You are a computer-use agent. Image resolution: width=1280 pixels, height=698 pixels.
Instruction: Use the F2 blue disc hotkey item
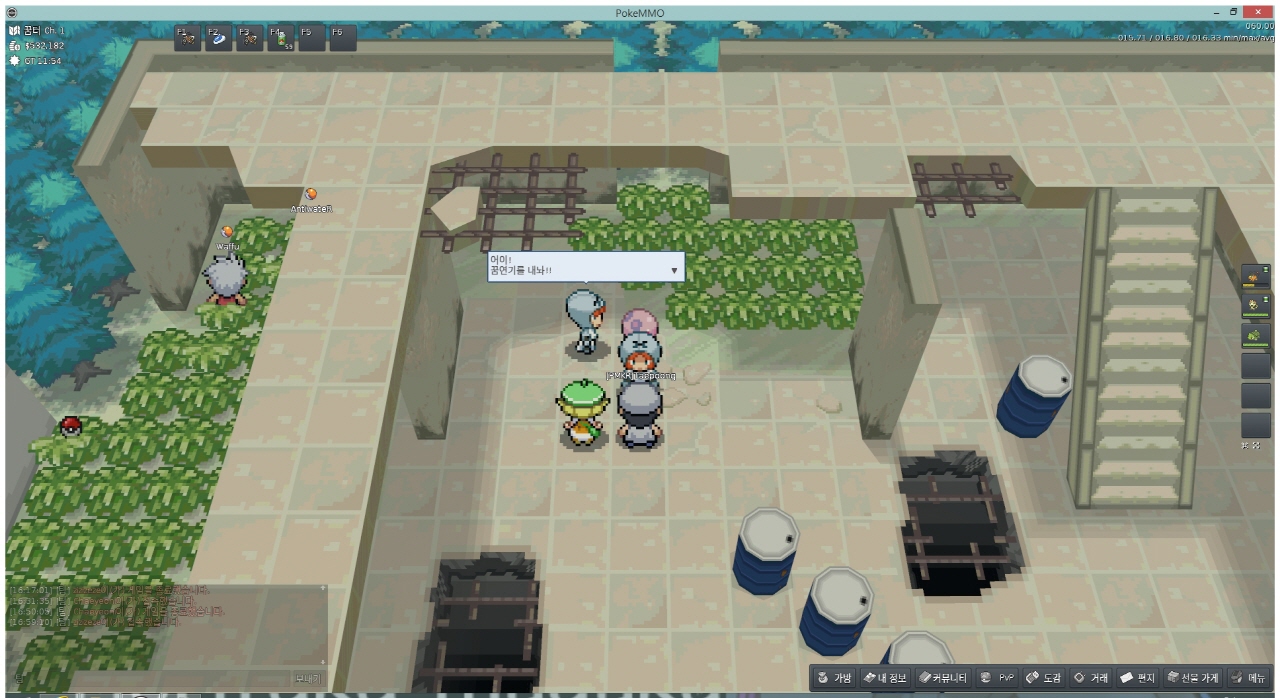218,38
